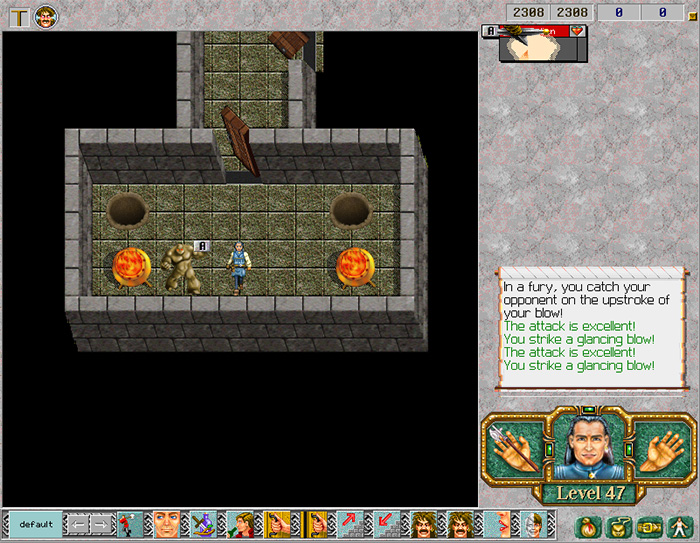Open the character body figure icon
Image resolution: width=700 pixels, height=543 pixels.
(678, 526)
